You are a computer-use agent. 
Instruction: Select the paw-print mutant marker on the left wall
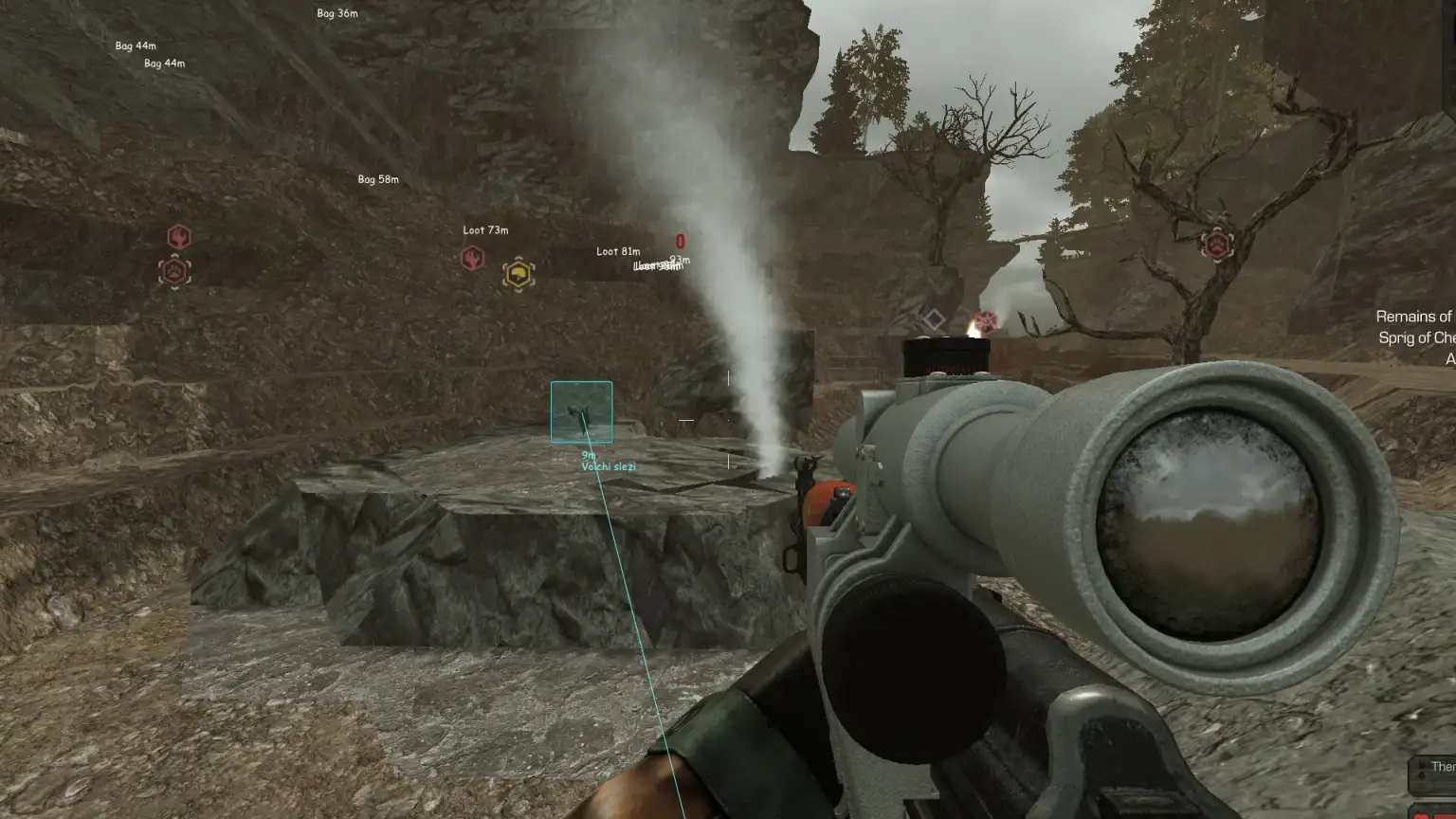(x=174, y=272)
